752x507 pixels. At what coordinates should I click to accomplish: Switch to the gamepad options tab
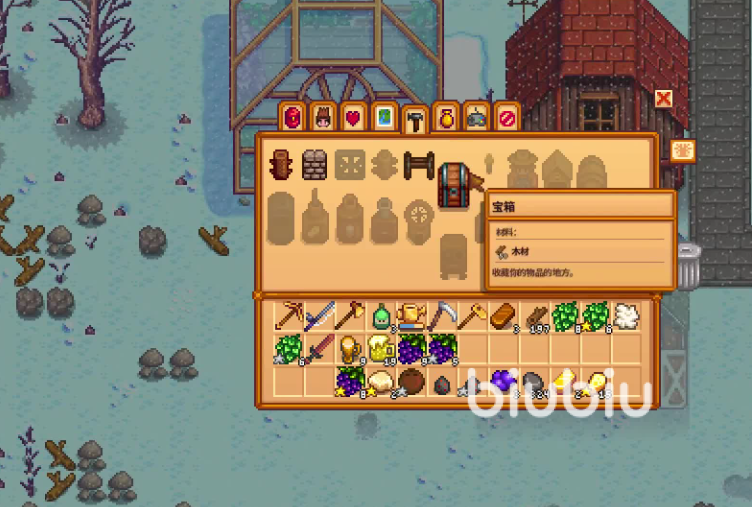click(477, 117)
